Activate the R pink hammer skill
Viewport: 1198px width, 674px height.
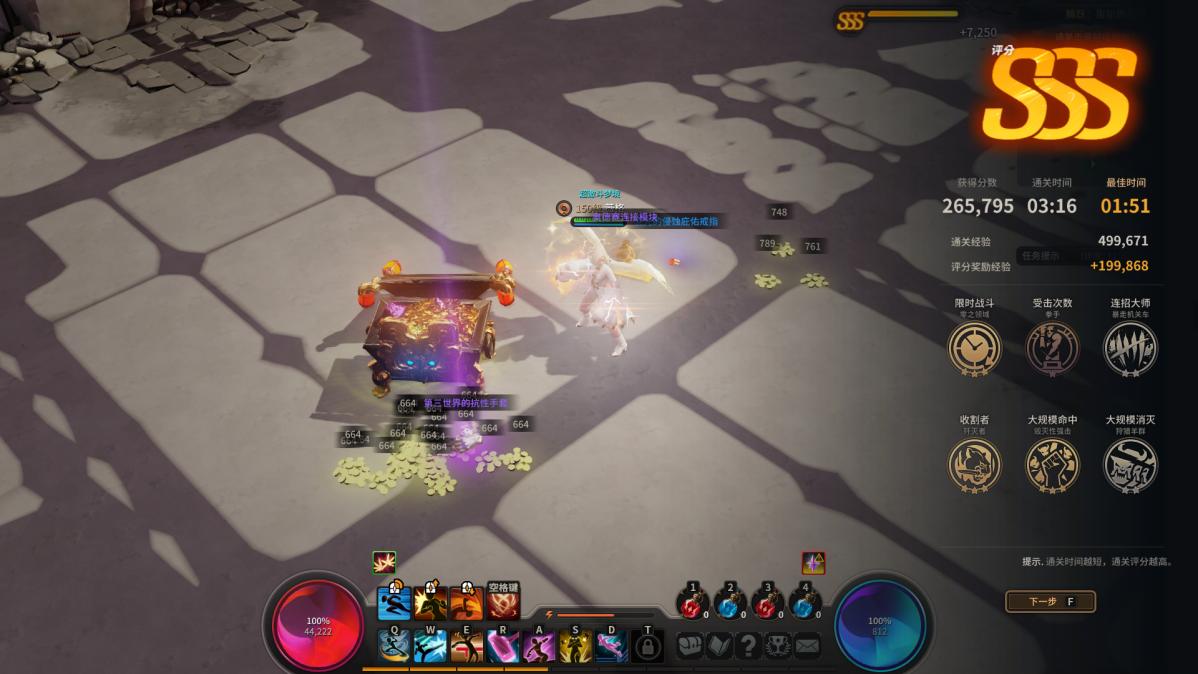(x=502, y=645)
